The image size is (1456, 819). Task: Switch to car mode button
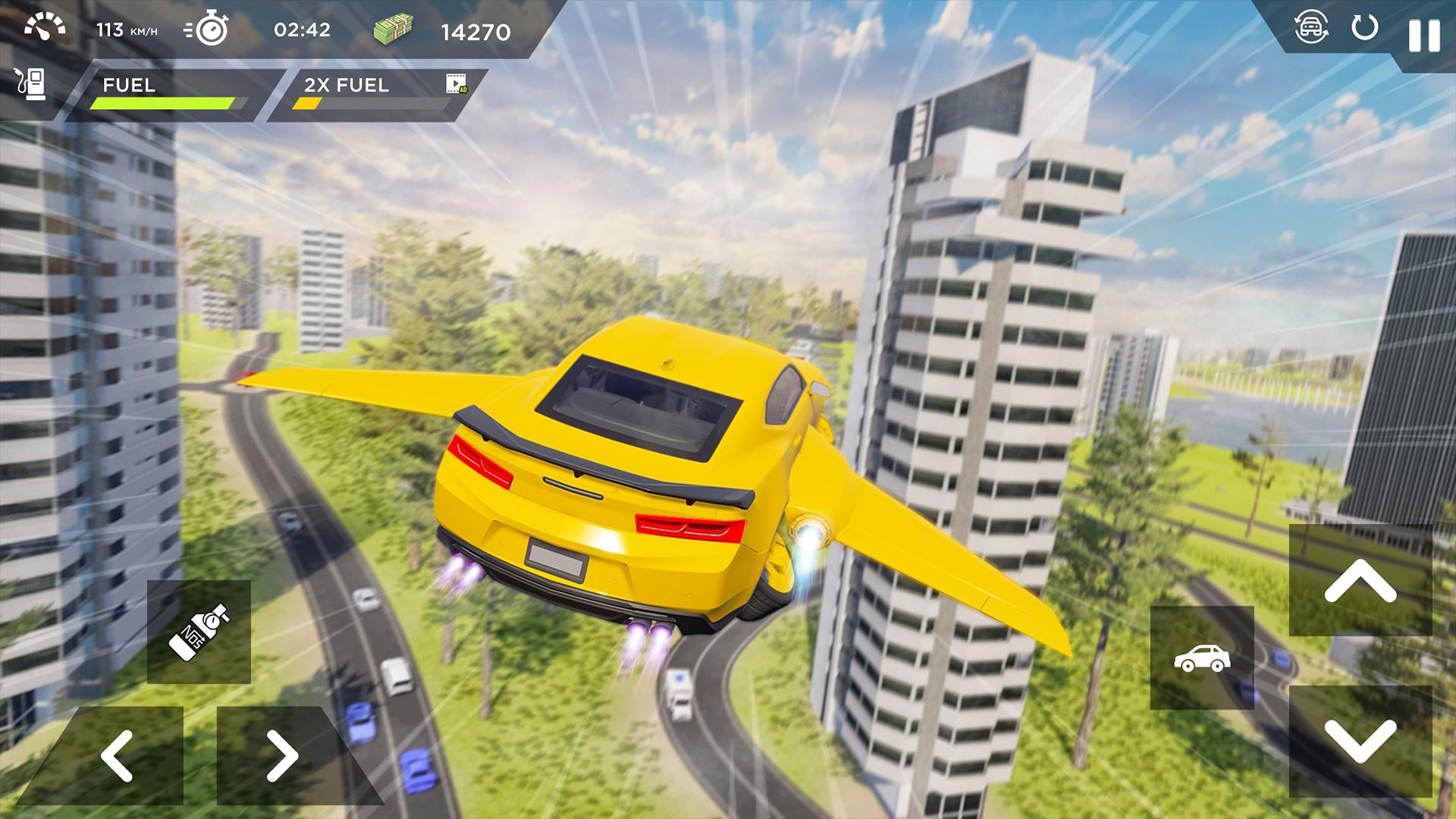click(1202, 657)
